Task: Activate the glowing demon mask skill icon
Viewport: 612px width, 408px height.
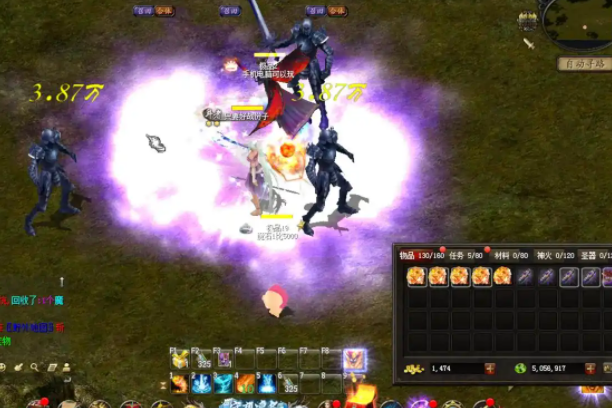Action: click(354, 360)
